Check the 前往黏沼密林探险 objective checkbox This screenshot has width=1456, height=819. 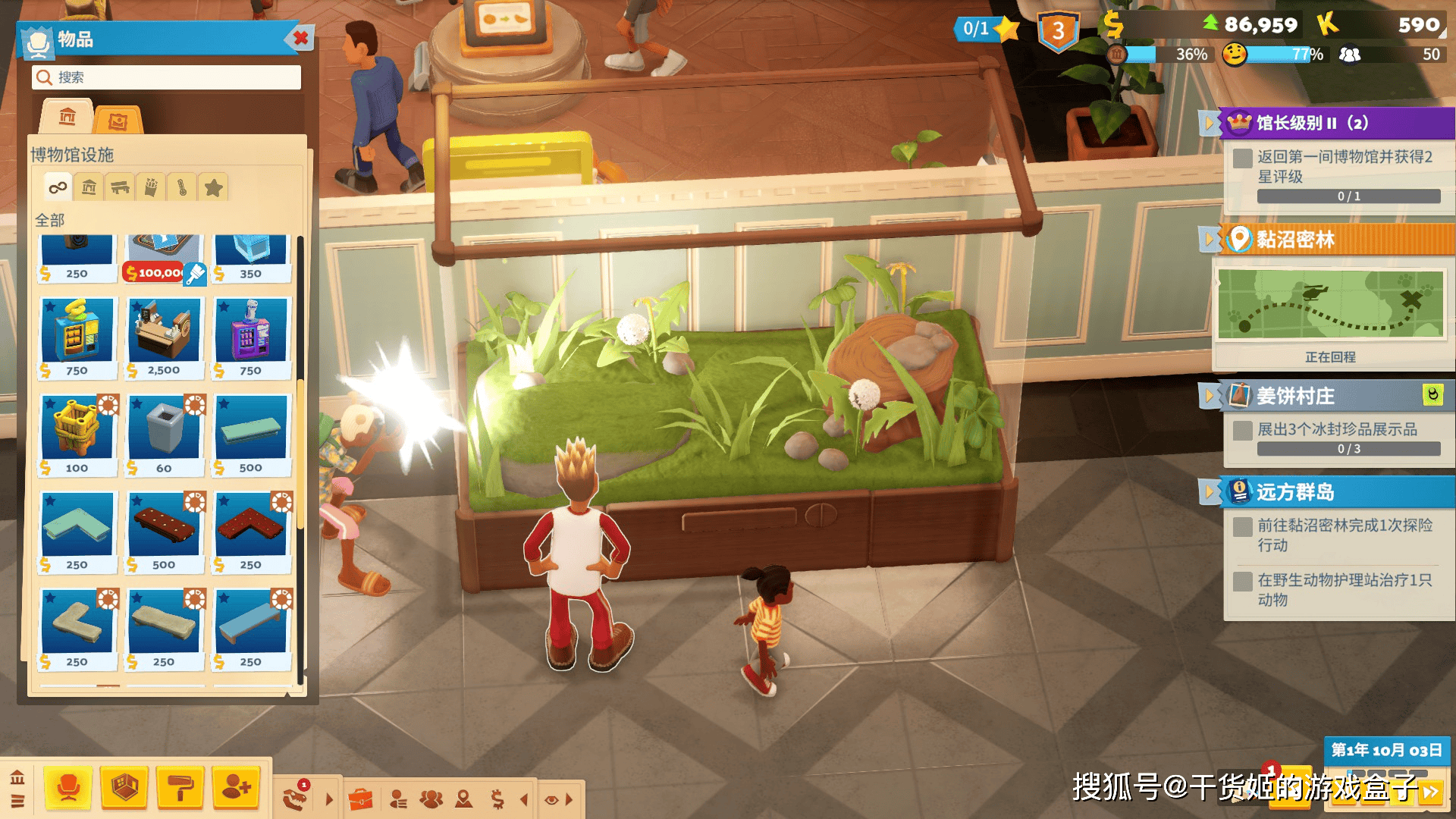(1241, 527)
